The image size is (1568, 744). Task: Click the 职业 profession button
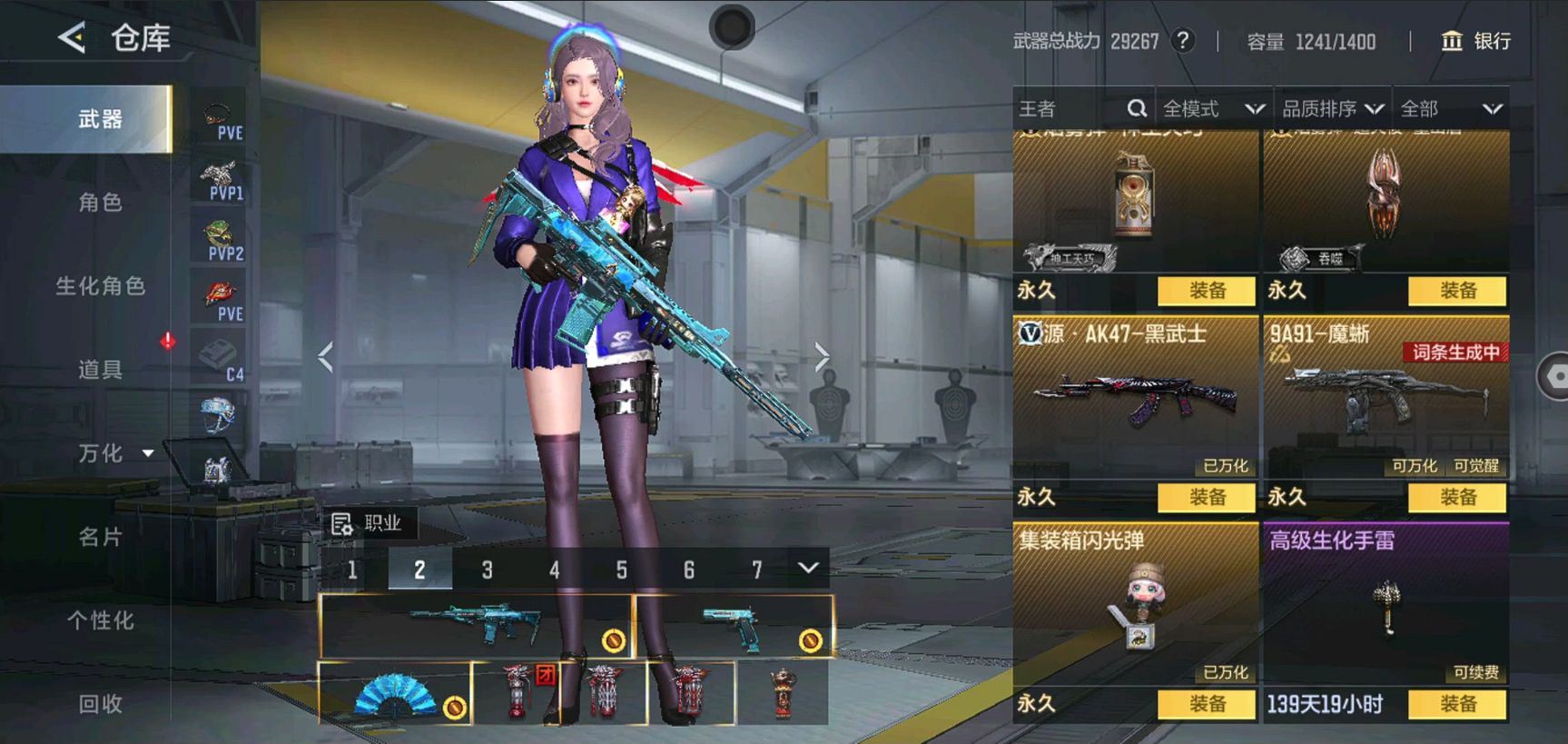[368, 523]
